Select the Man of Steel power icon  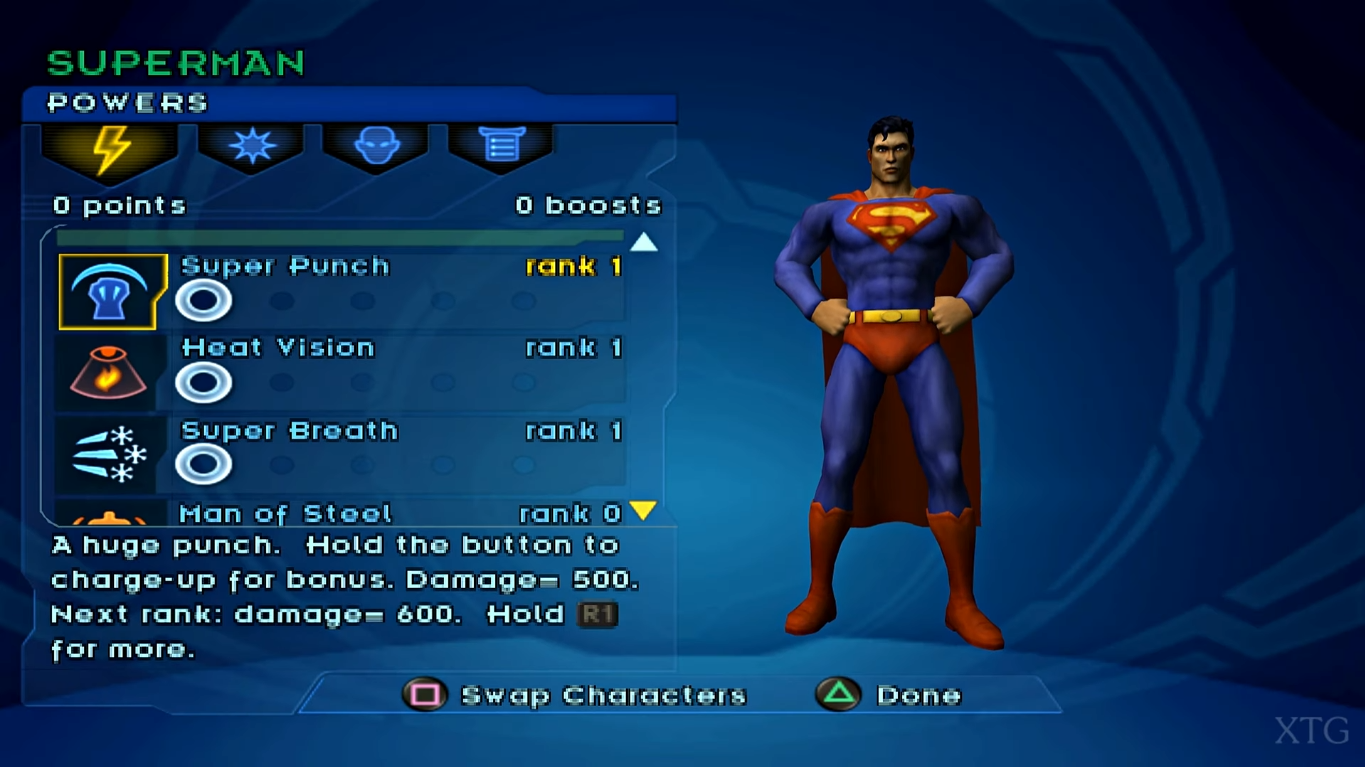[108, 520]
